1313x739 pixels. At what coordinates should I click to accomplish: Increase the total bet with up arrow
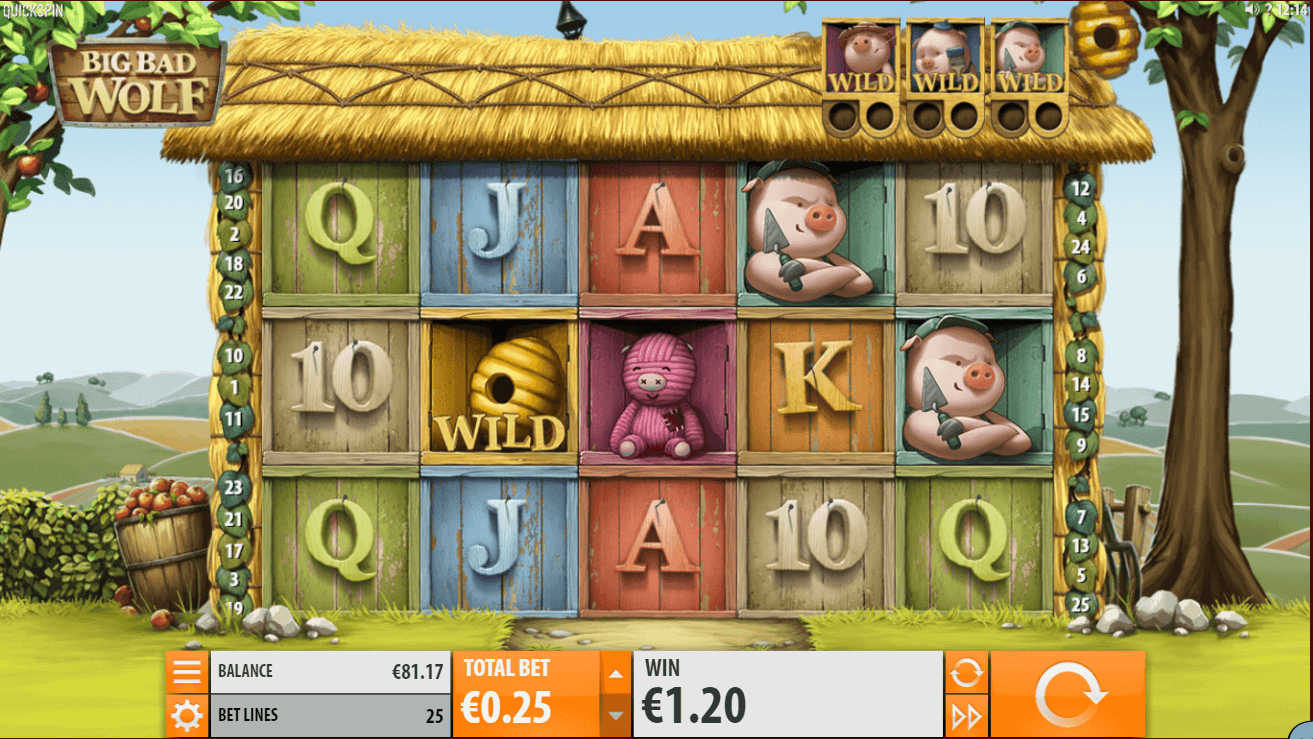pos(614,674)
